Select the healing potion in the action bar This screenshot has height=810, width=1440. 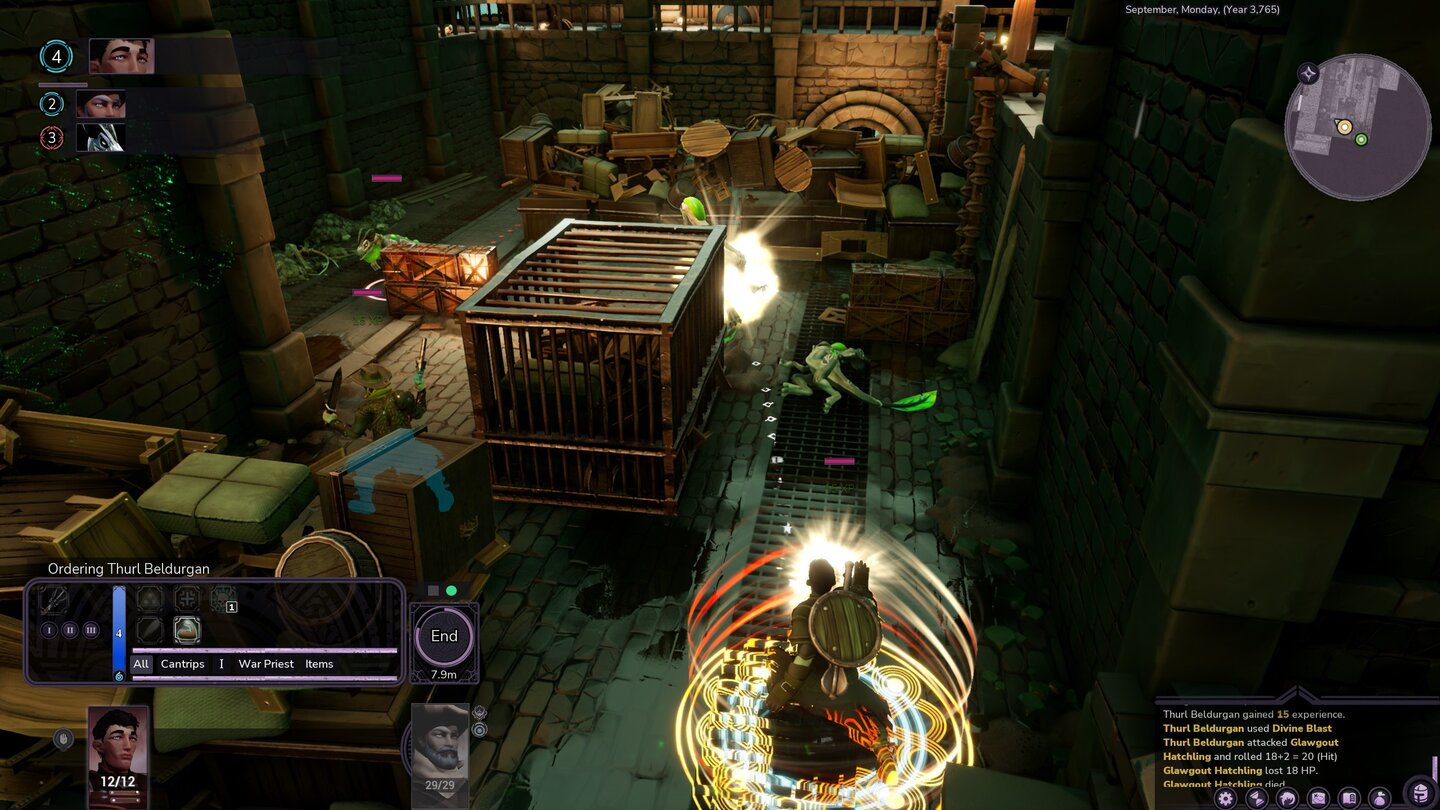tap(187, 632)
